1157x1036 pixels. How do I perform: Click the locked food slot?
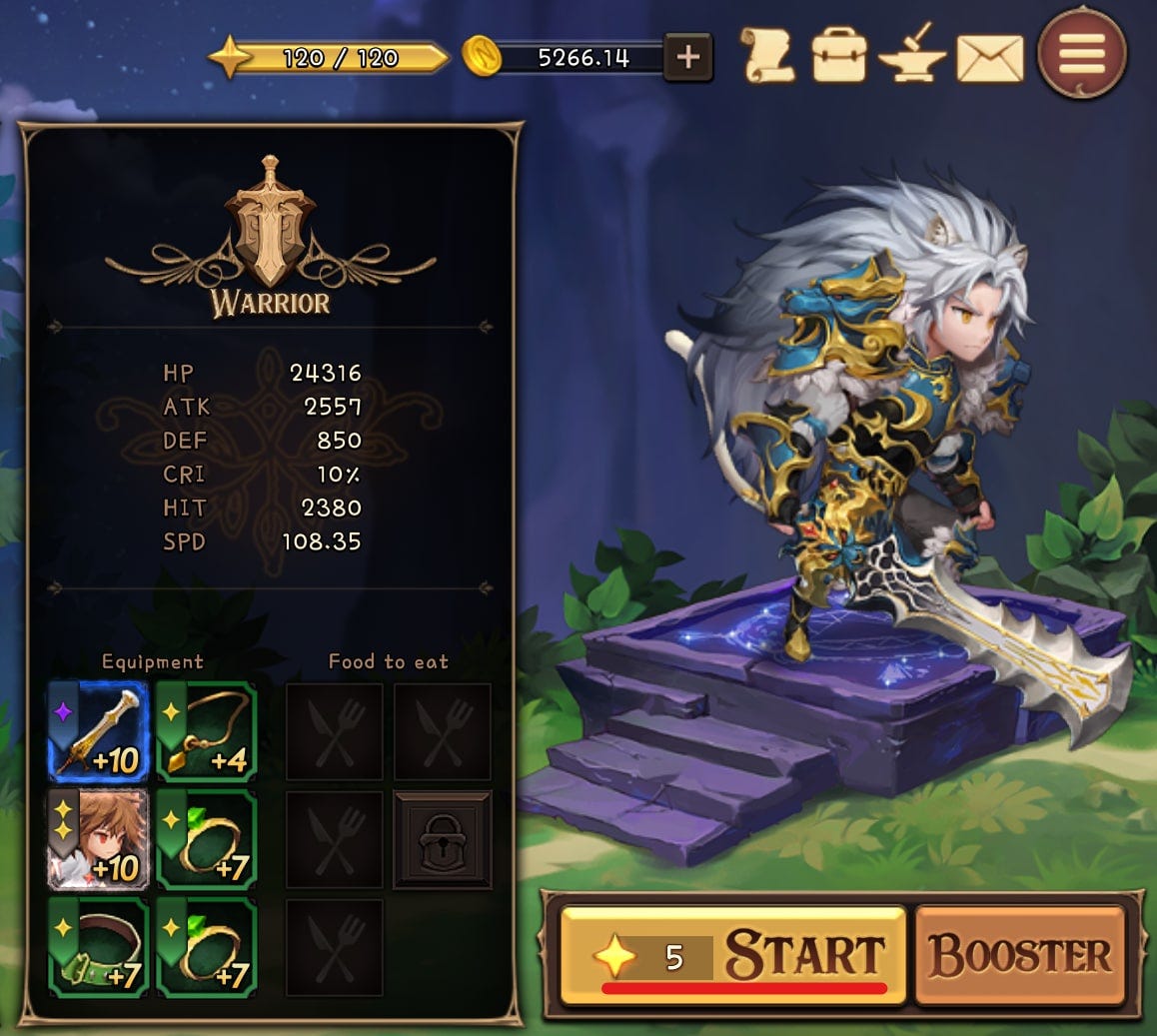(x=442, y=839)
